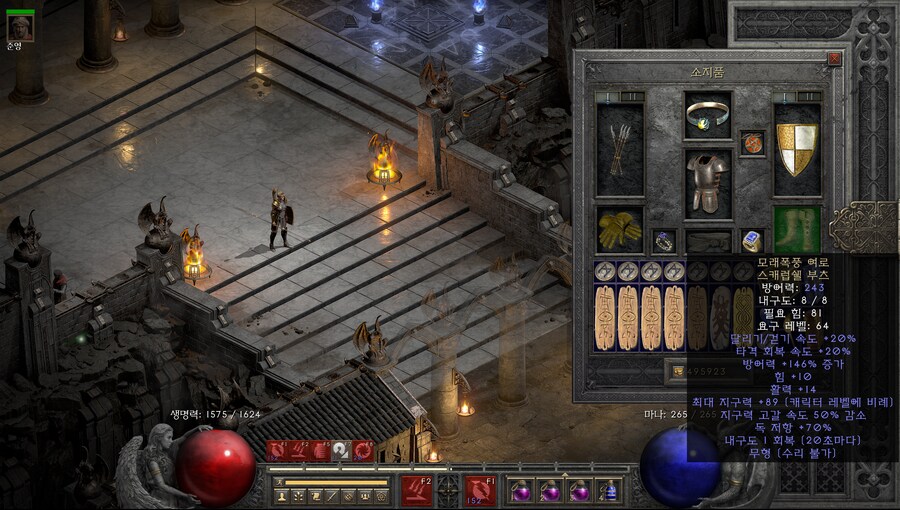900x510 pixels.
Task: Toggle the run/walk button by stamina bar
Action: [x=281, y=482]
